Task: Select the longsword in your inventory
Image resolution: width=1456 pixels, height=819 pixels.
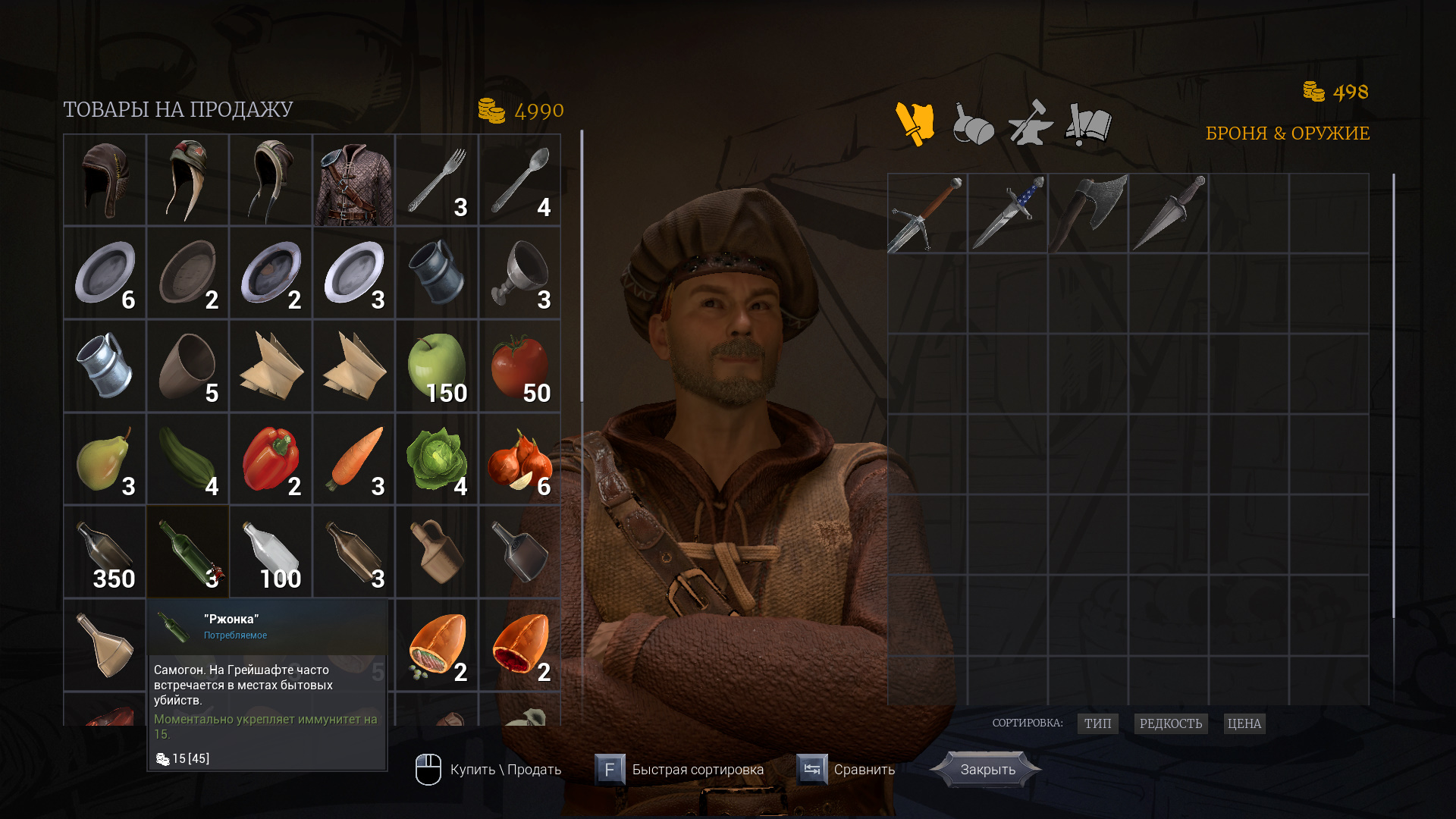Action: [927, 214]
